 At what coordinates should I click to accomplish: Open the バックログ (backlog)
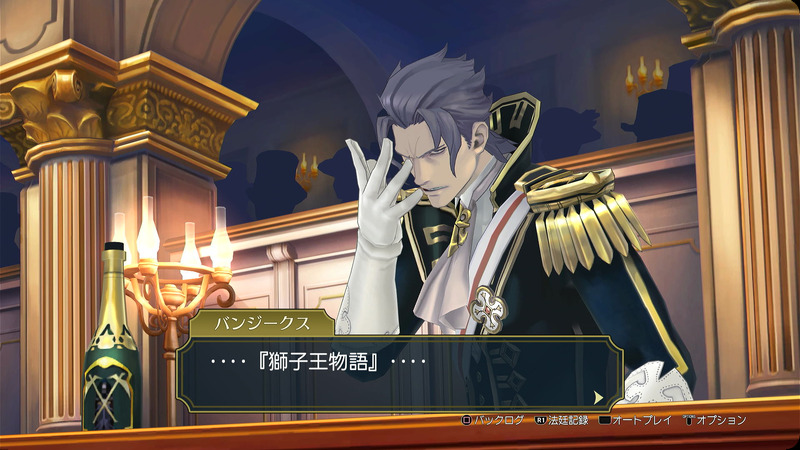[492, 420]
